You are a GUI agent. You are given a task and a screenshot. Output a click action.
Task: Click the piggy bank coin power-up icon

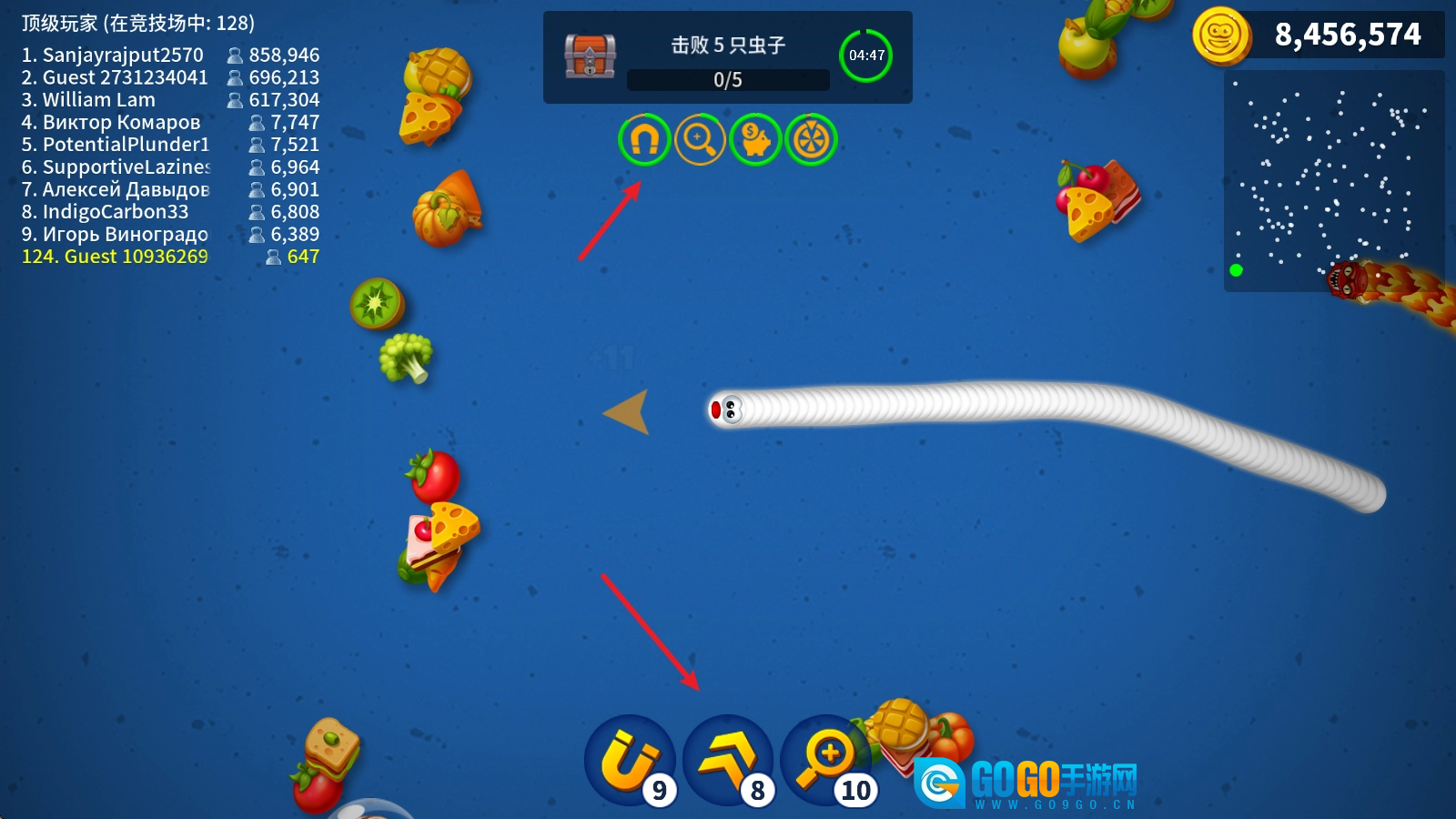coord(755,140)
